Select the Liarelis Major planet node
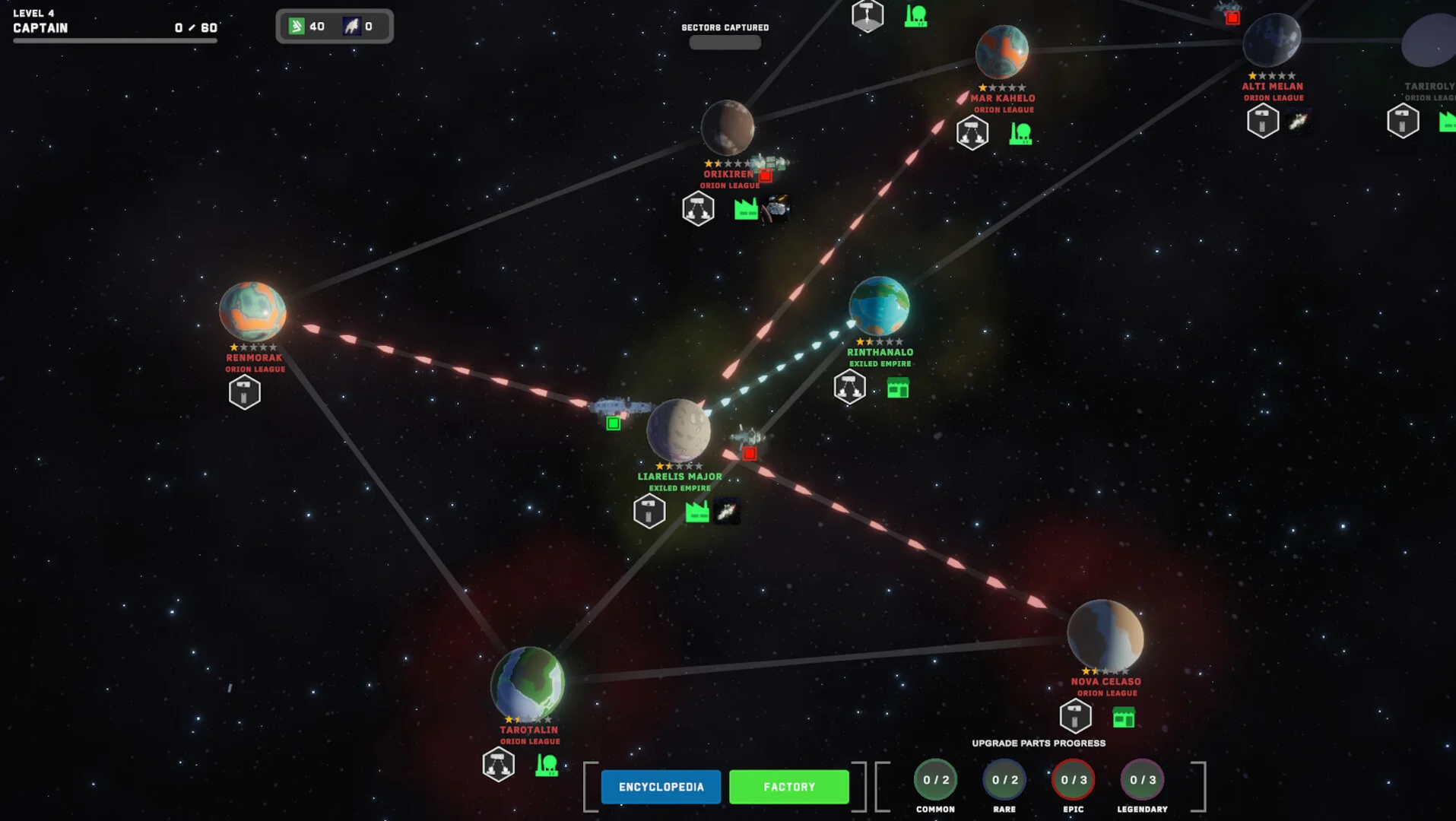Viewport: 1456px width, 821px height. 678,430
